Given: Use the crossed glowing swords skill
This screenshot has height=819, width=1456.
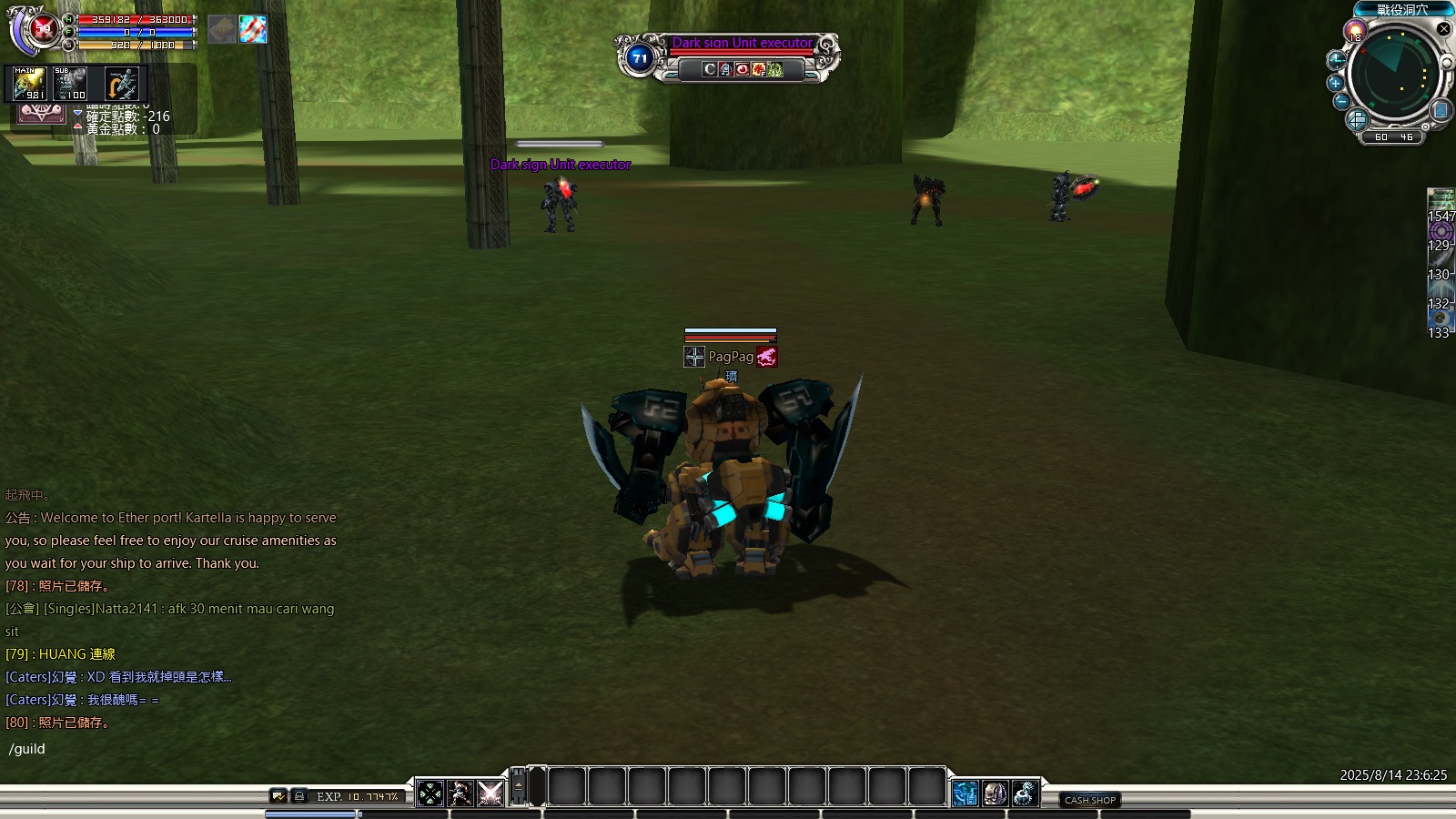Looking at the screenshot, I should [490, 794].
